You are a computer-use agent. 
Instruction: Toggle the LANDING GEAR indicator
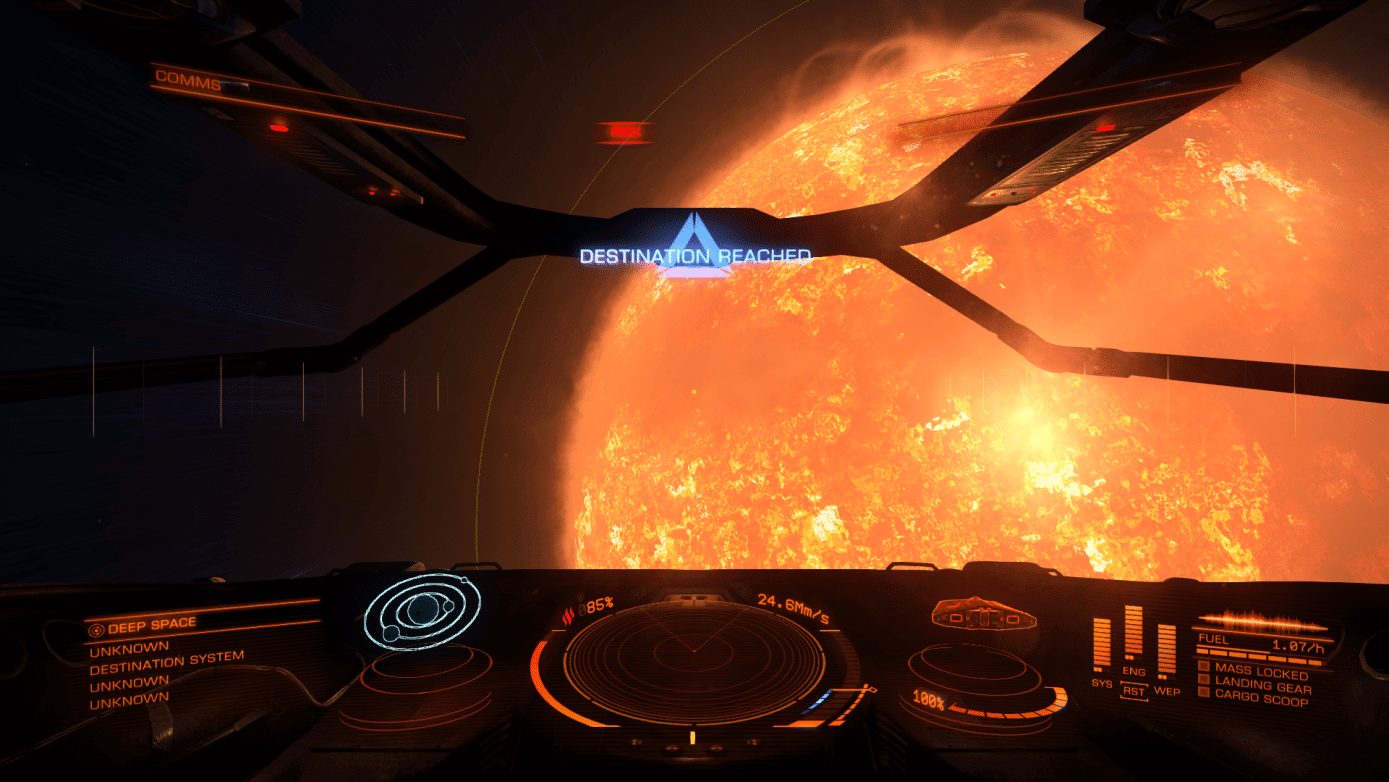click(1261, 687)
